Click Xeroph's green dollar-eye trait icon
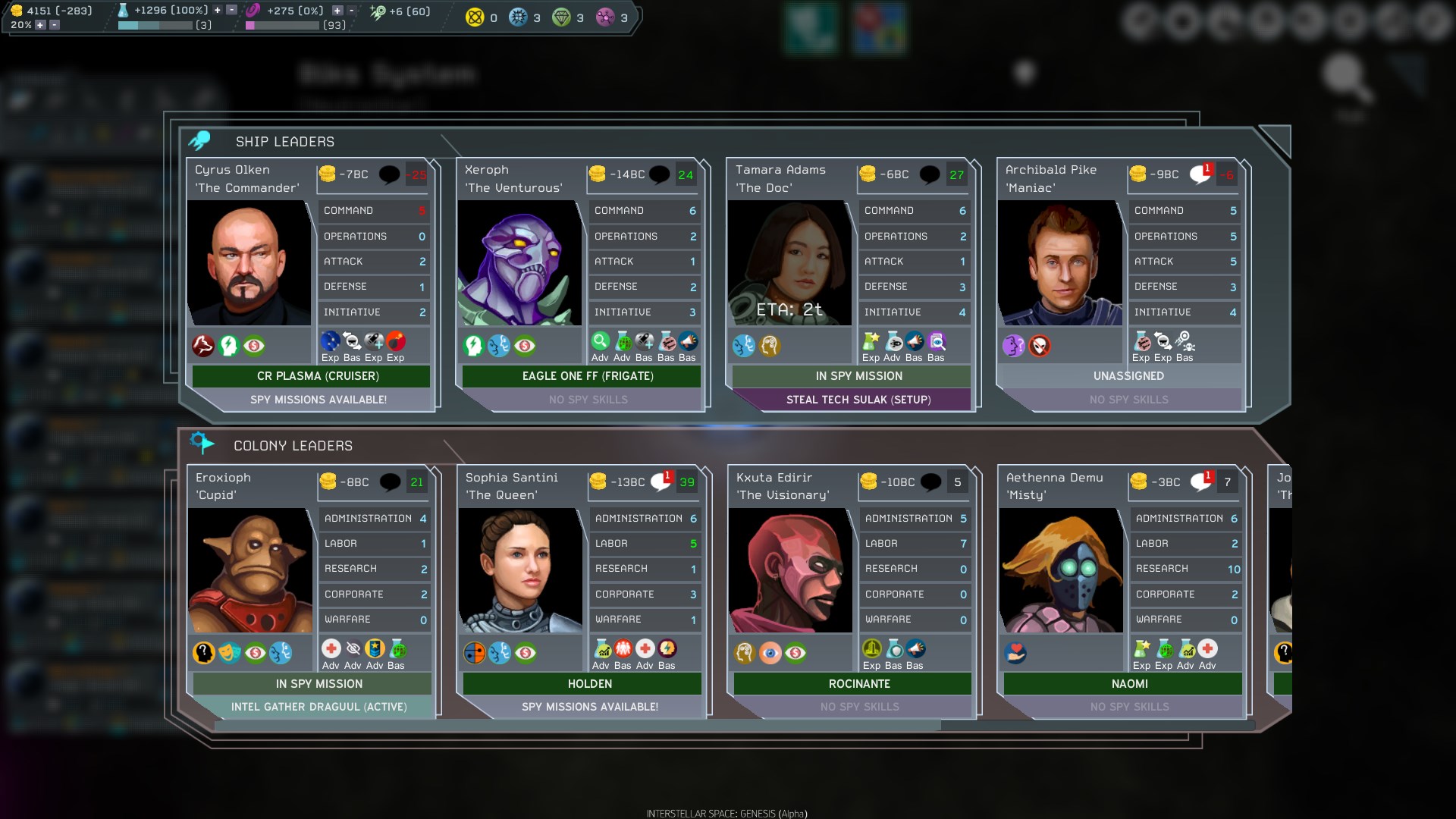The width and height of the screenshot is (1456, 819). [x=523, y=346]
